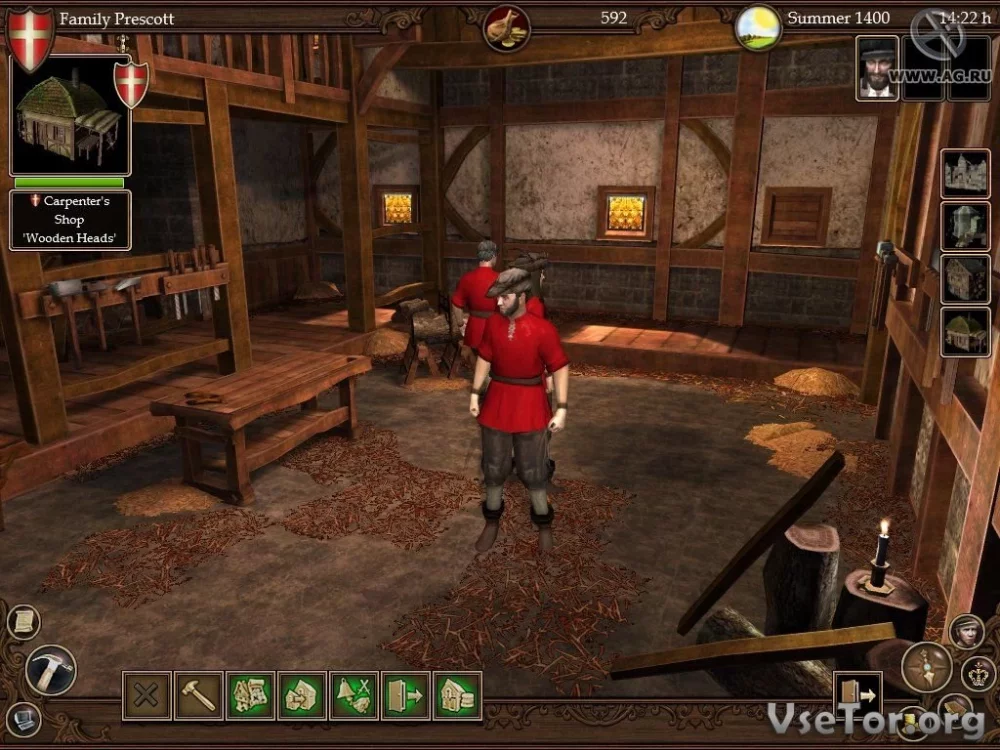Select the house with coin stack action

[458, 695]
